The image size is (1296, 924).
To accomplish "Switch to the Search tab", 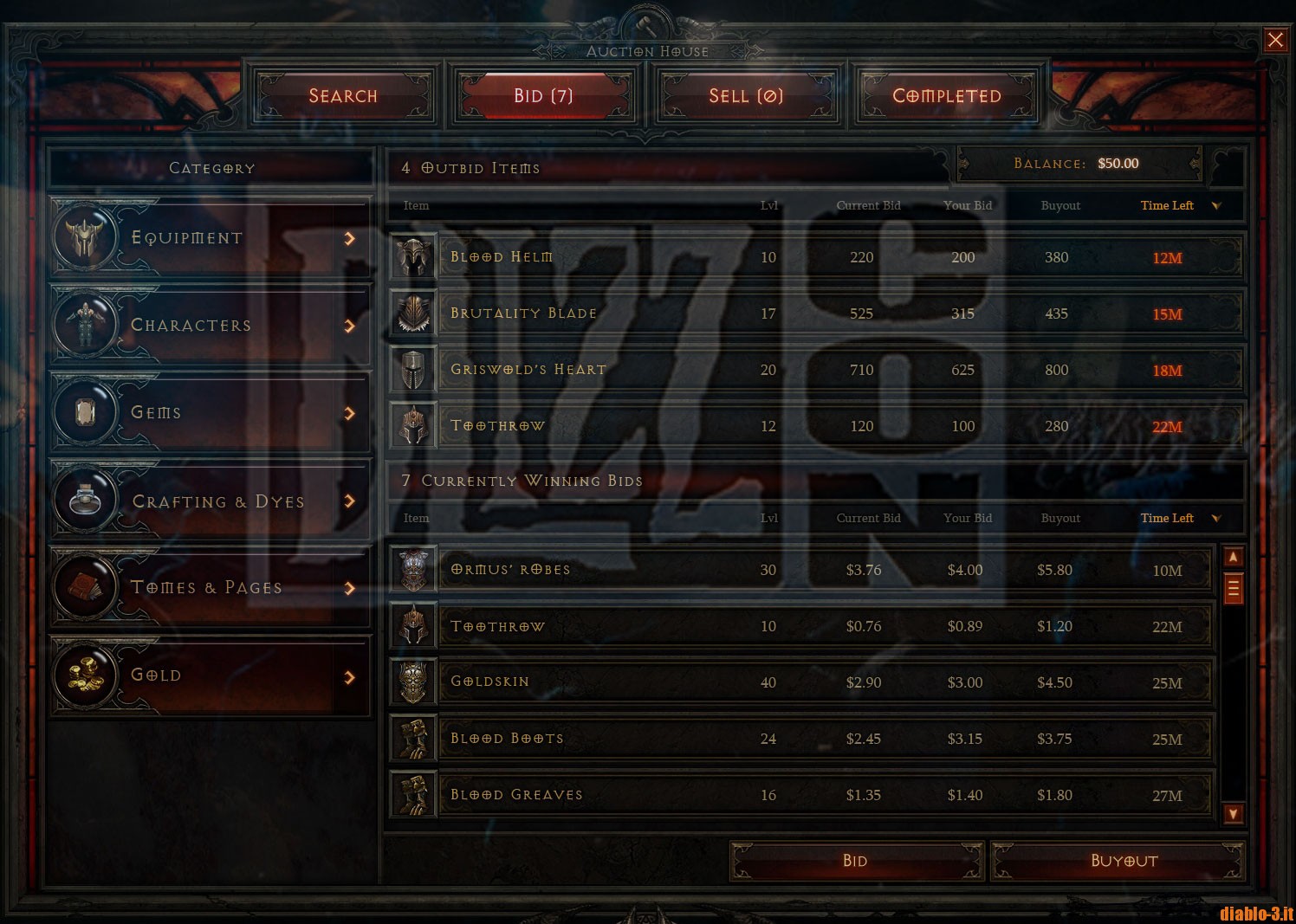I will (343, 96).
